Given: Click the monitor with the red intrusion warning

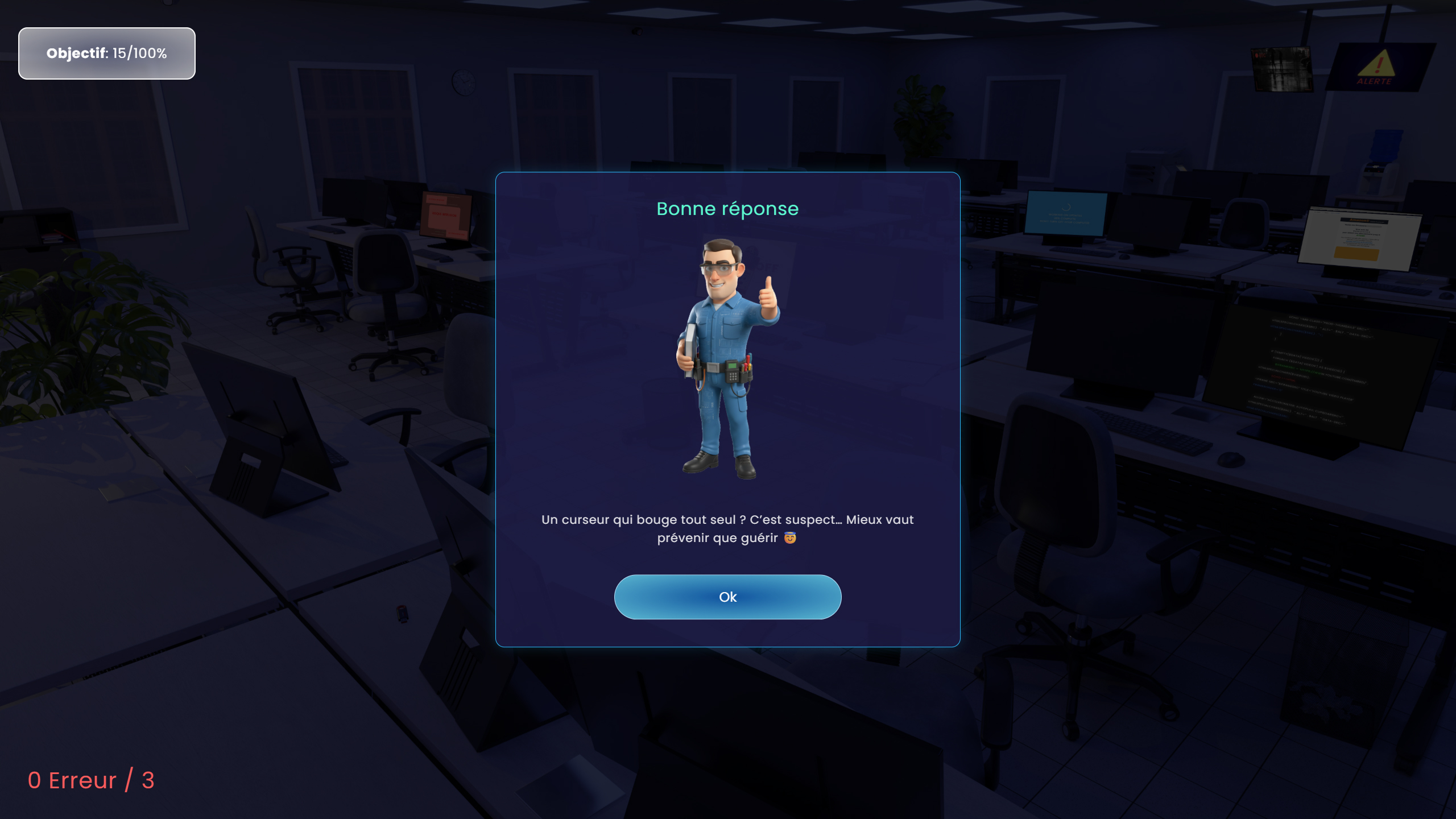Looking at the screenshot, I should coord(444,216).
